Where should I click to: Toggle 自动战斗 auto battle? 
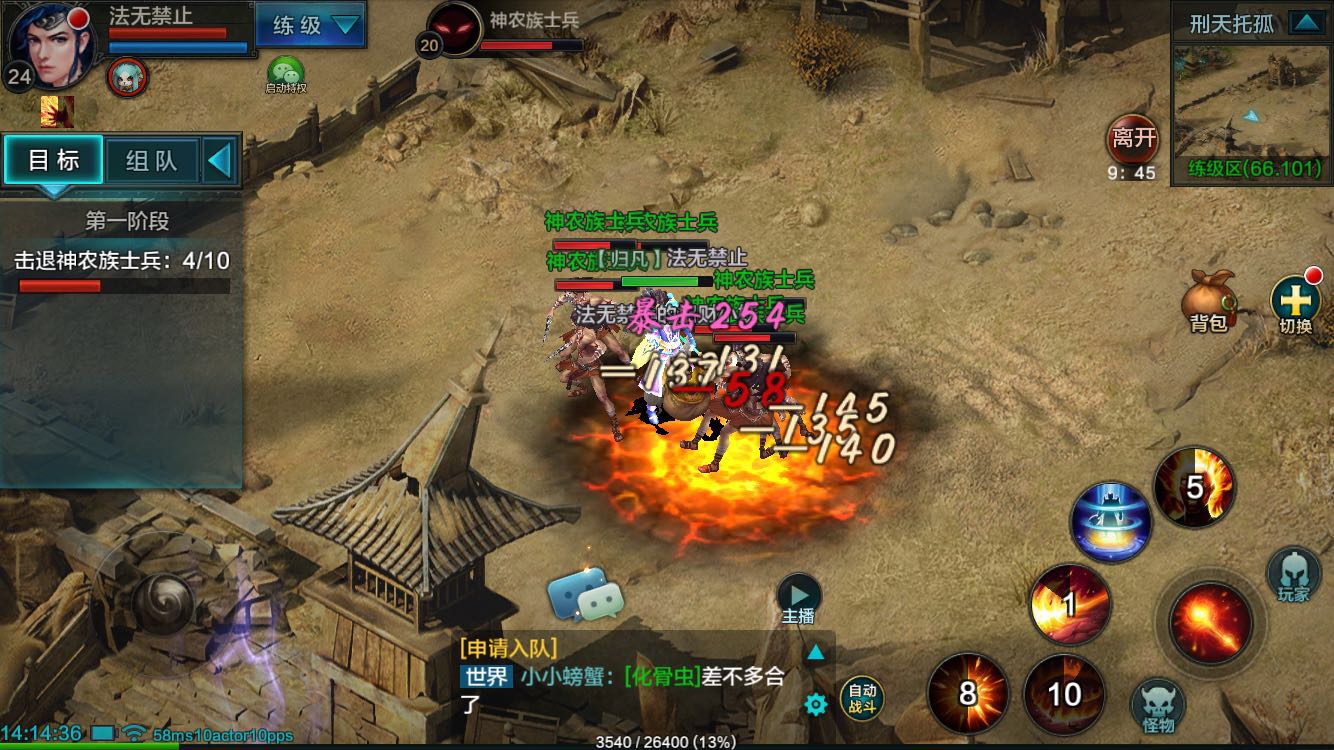pyautogui.click(x=862, y=697)
